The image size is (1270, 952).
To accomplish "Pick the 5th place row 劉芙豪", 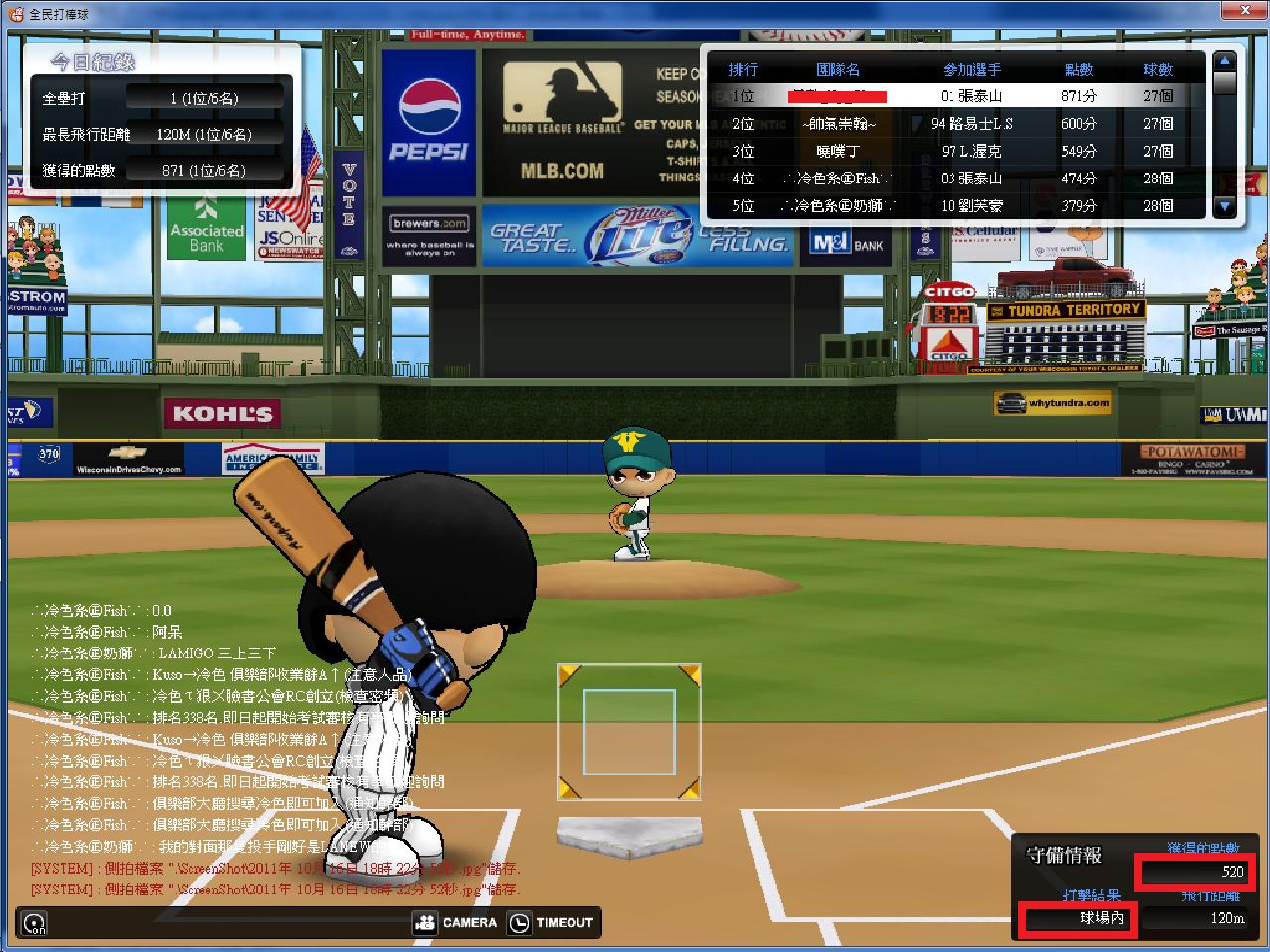I will 952,205.
